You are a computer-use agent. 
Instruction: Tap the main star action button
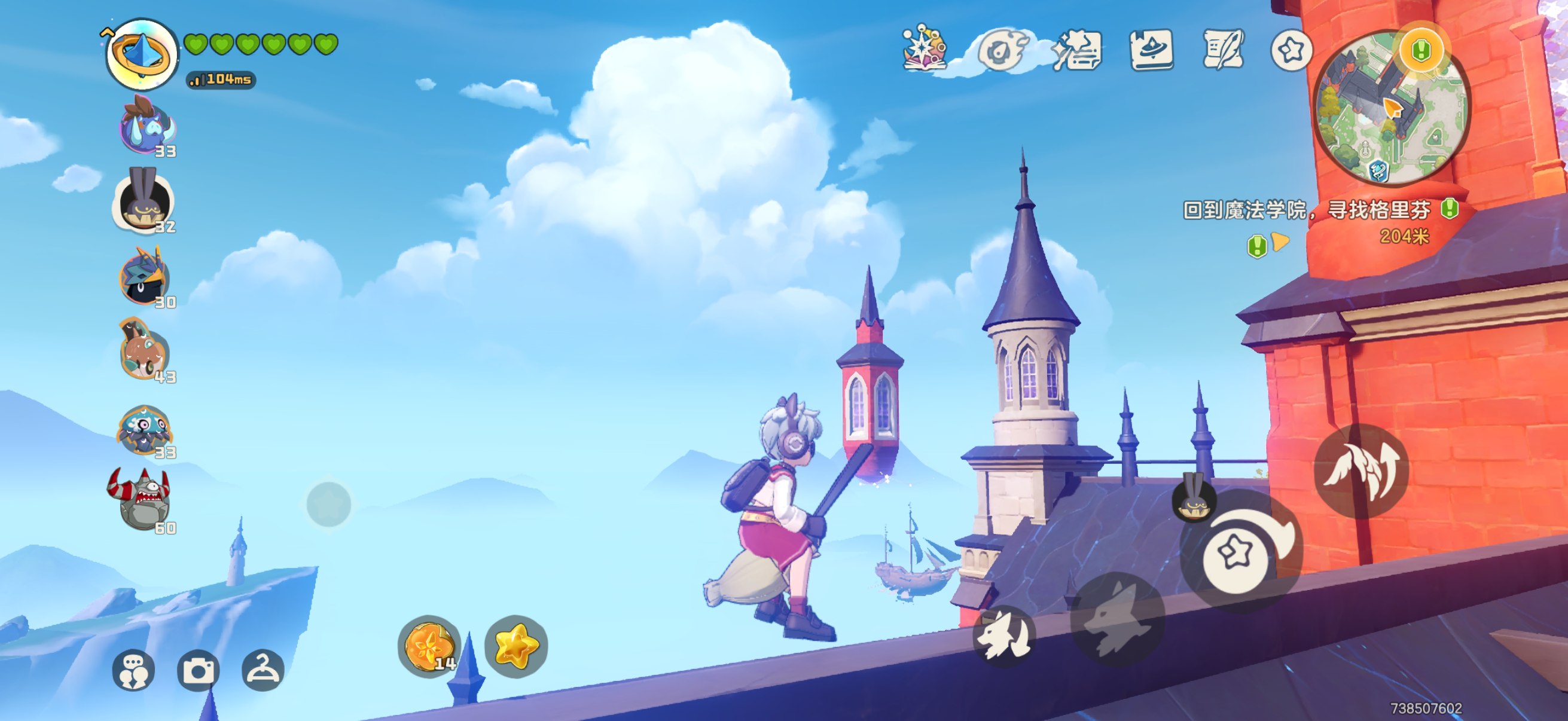[1236, 555]
